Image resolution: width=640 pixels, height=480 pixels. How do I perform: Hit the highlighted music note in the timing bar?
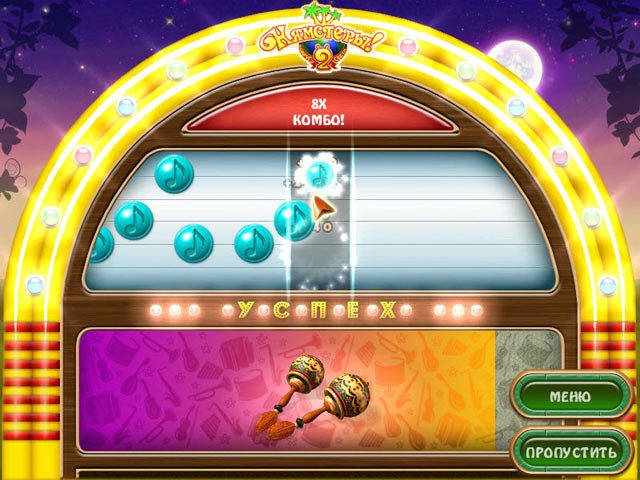tap(319, 175)
